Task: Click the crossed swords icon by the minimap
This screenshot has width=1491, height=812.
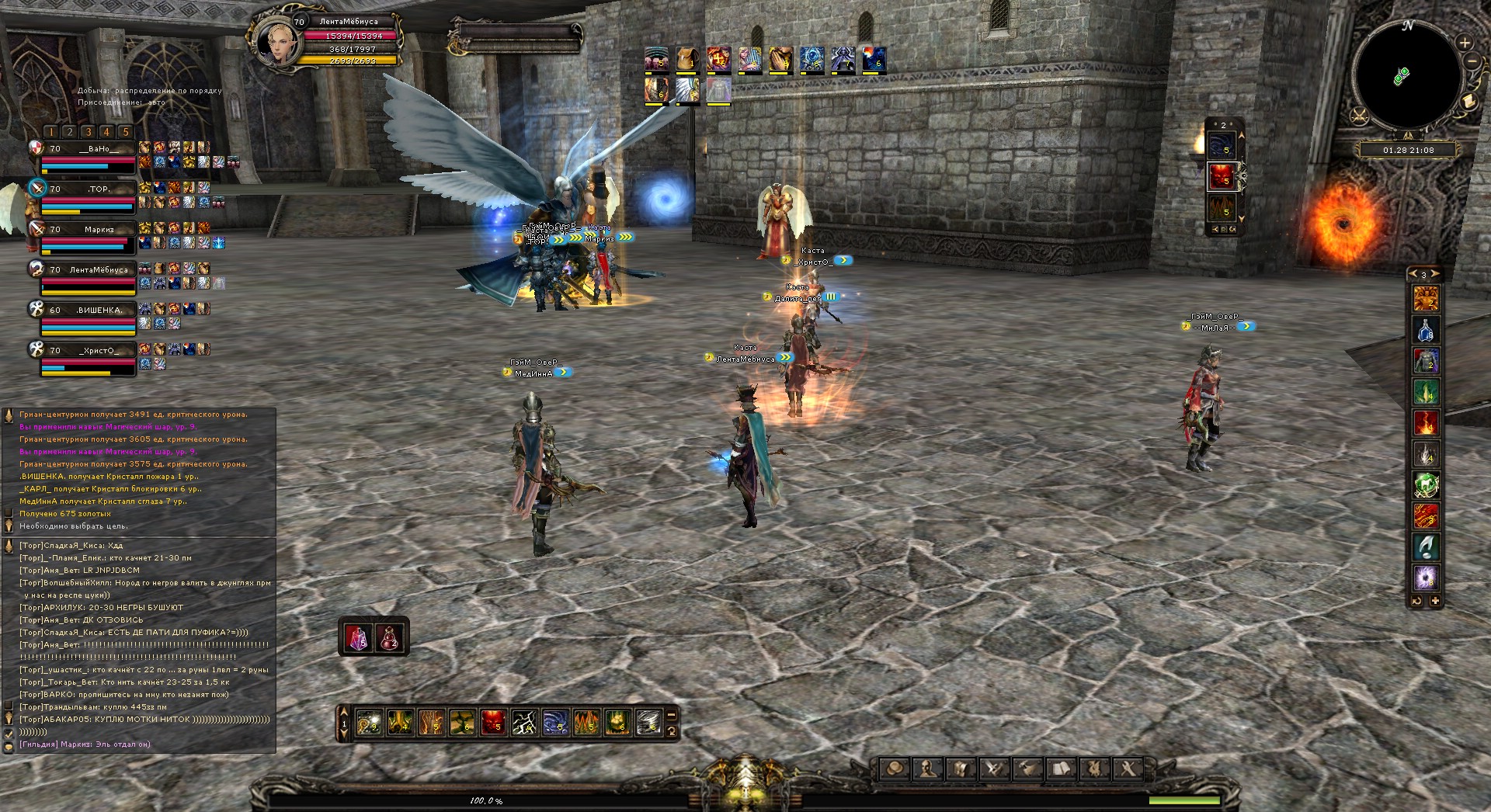Action: tap(1360, 117)
